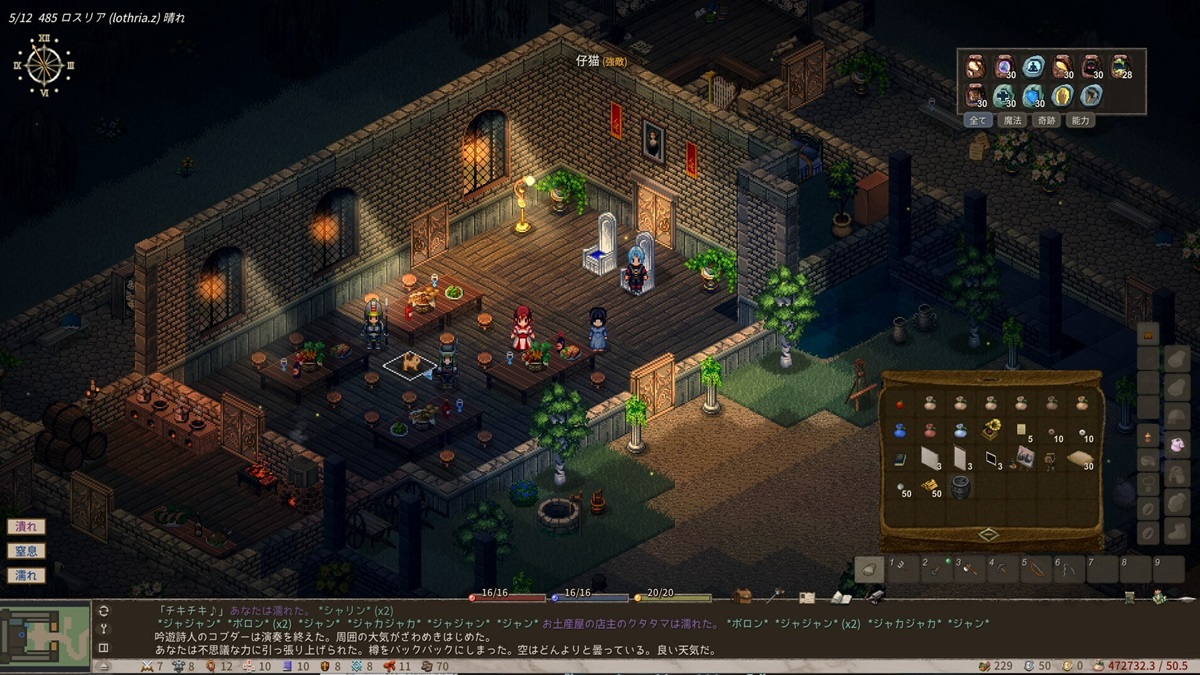
Task: Select the red apple in the backpack
Action: (x=900, y=403)
